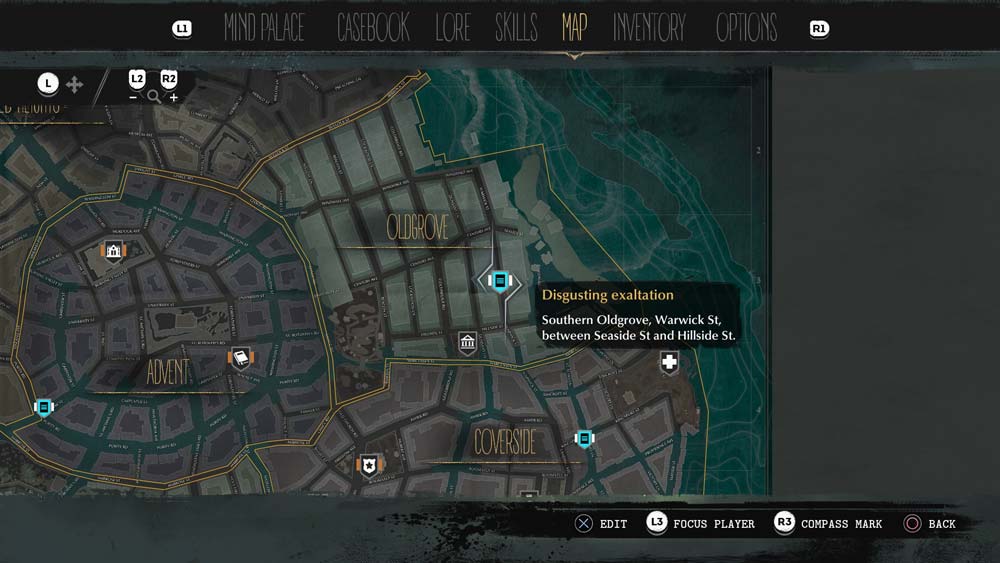This screenshot has width=1000, height=563.
Task: Click the white cross hospital marker
Action: (x=668, y=362)
